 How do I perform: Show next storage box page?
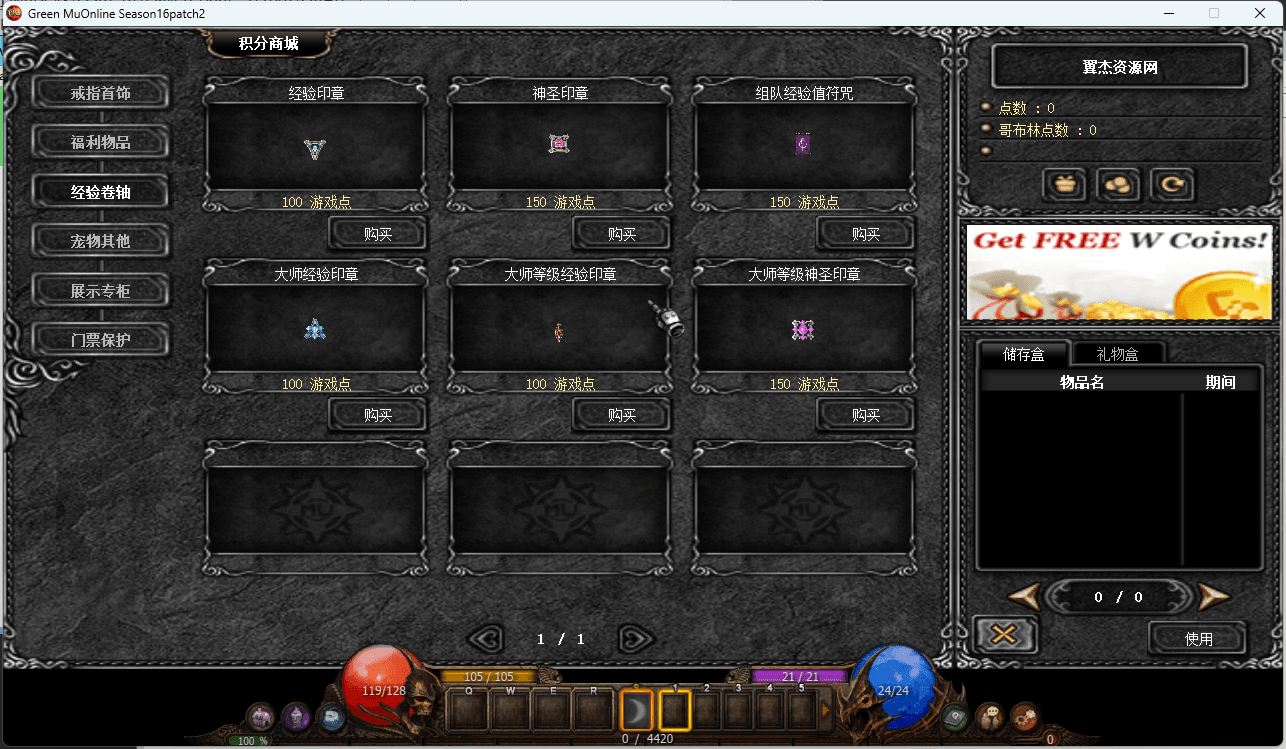pos(1213,597)
